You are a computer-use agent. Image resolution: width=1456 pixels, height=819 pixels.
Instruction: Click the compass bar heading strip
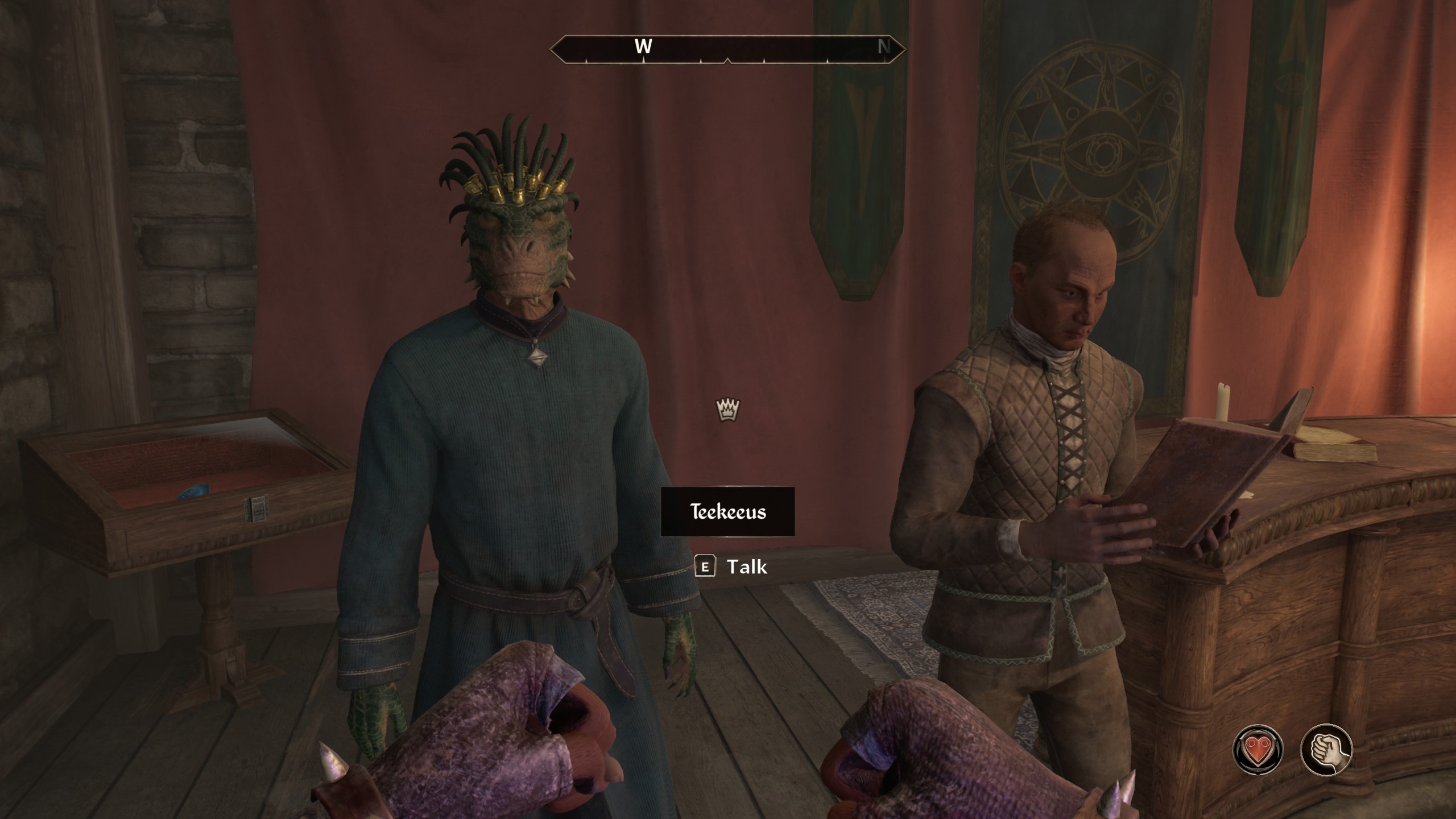pos(727,48)
